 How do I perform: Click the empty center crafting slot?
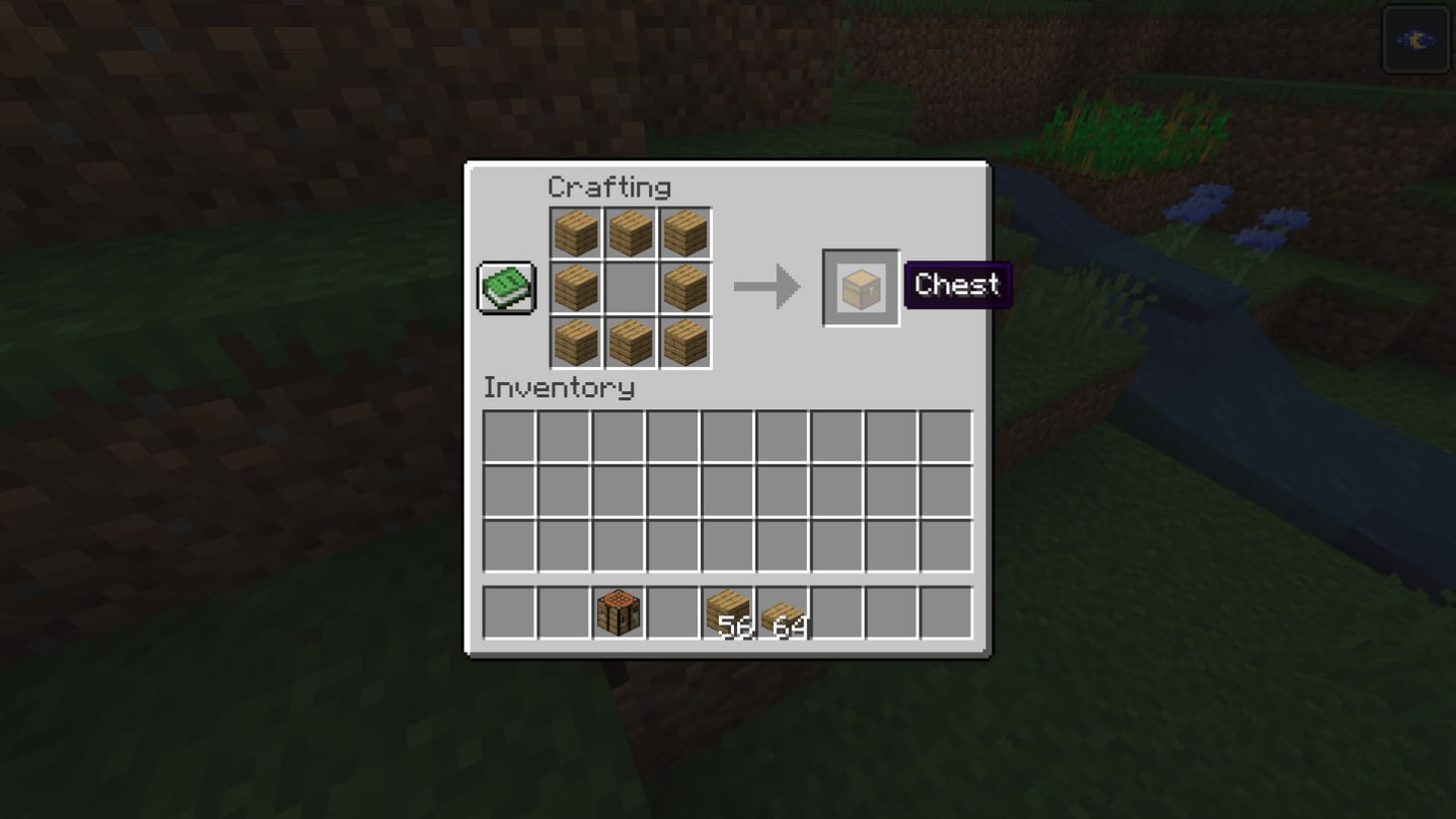[630, 286]
